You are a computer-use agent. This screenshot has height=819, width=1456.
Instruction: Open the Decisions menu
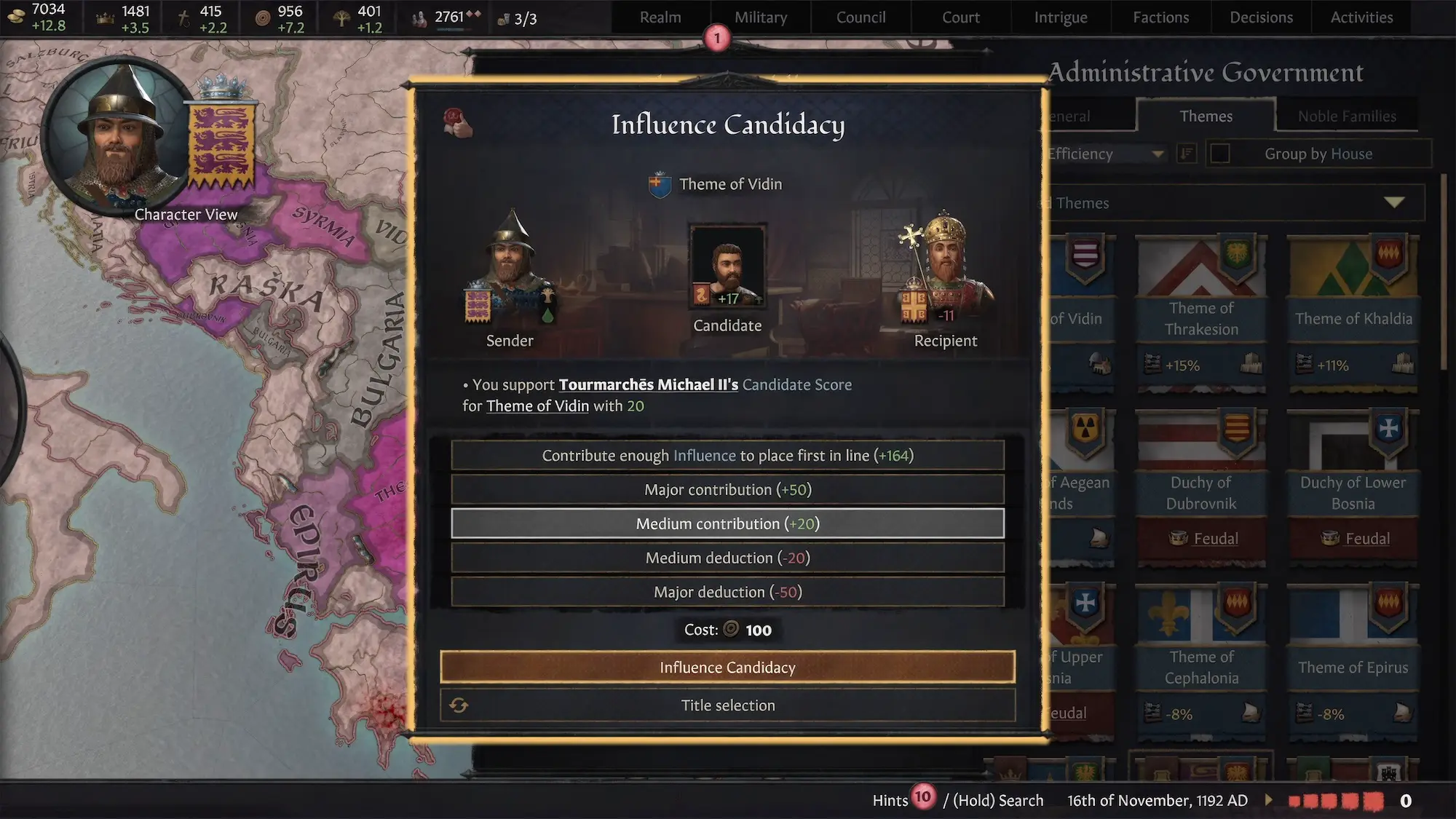(1261, 17)
